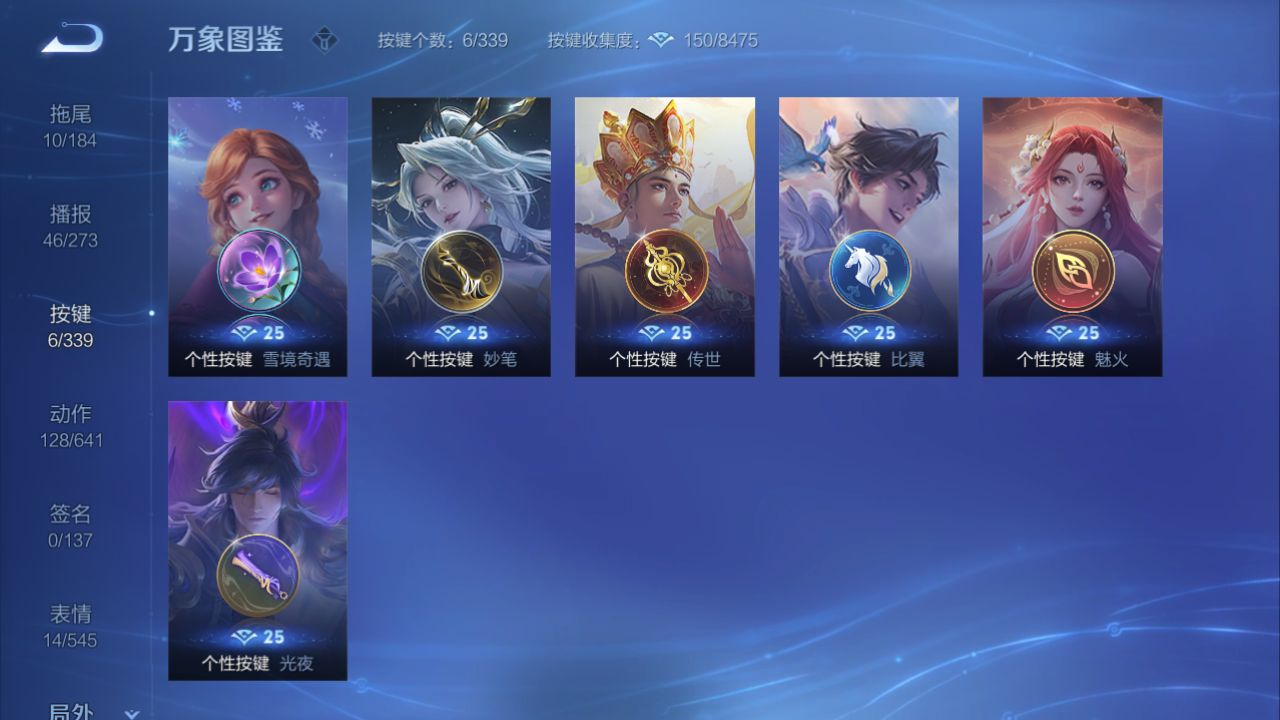
Task: Switch to the 拖尾 category tab
Action: click(70, 126)
